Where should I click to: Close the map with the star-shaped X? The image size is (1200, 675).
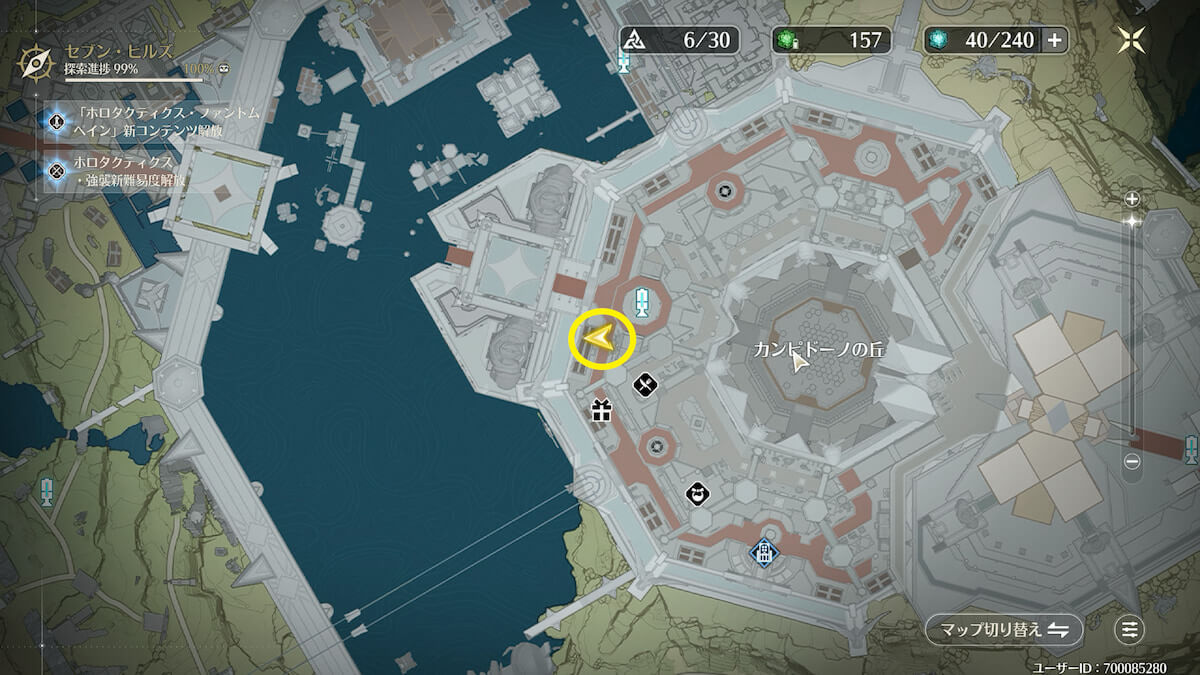(x=1134, y=39)
